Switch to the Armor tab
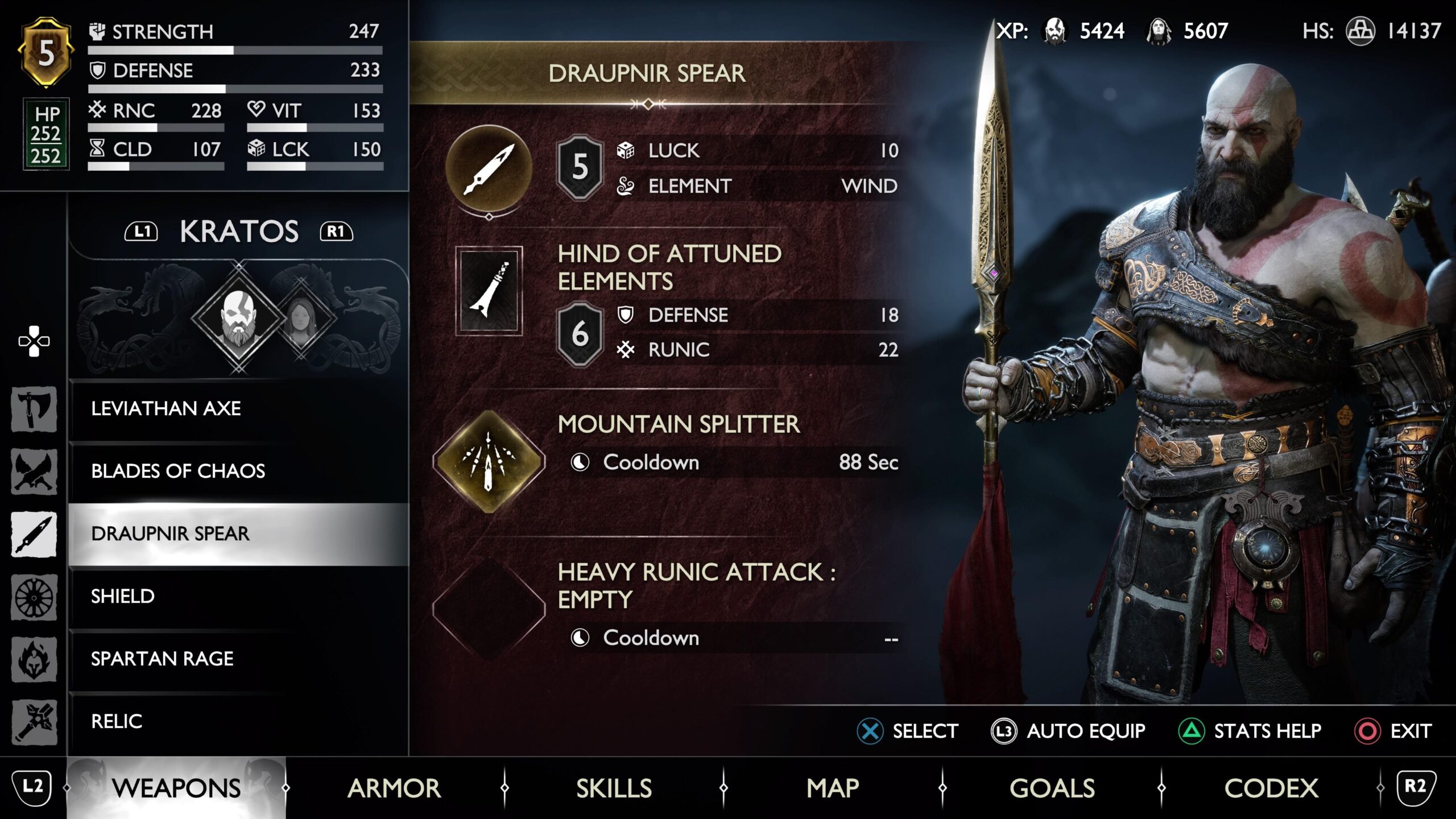Screen dimensions: 1456x819 (x=394, y=788)
